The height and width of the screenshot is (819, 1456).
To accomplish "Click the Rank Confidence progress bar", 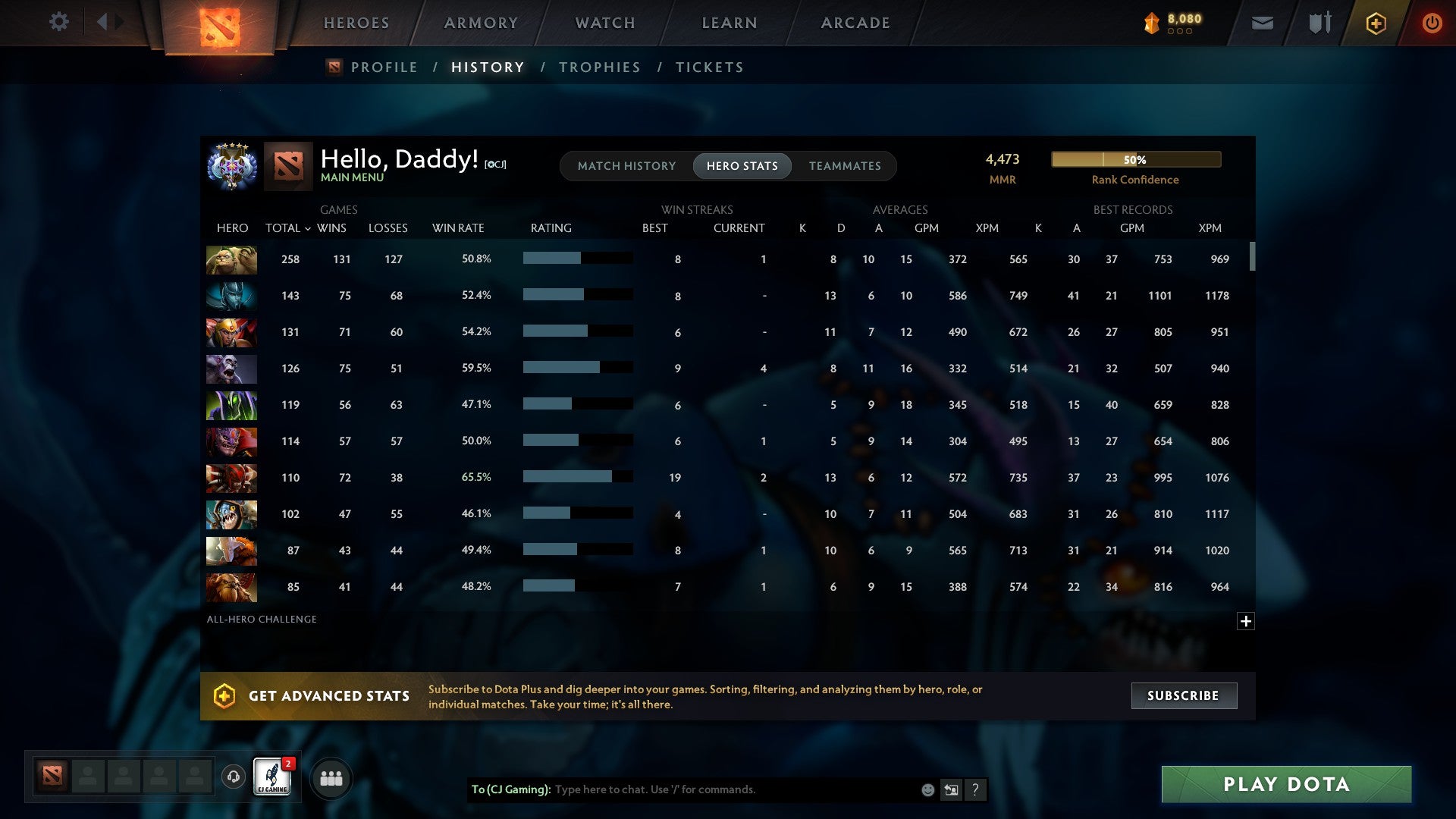I will click(x=1135, y=159).
